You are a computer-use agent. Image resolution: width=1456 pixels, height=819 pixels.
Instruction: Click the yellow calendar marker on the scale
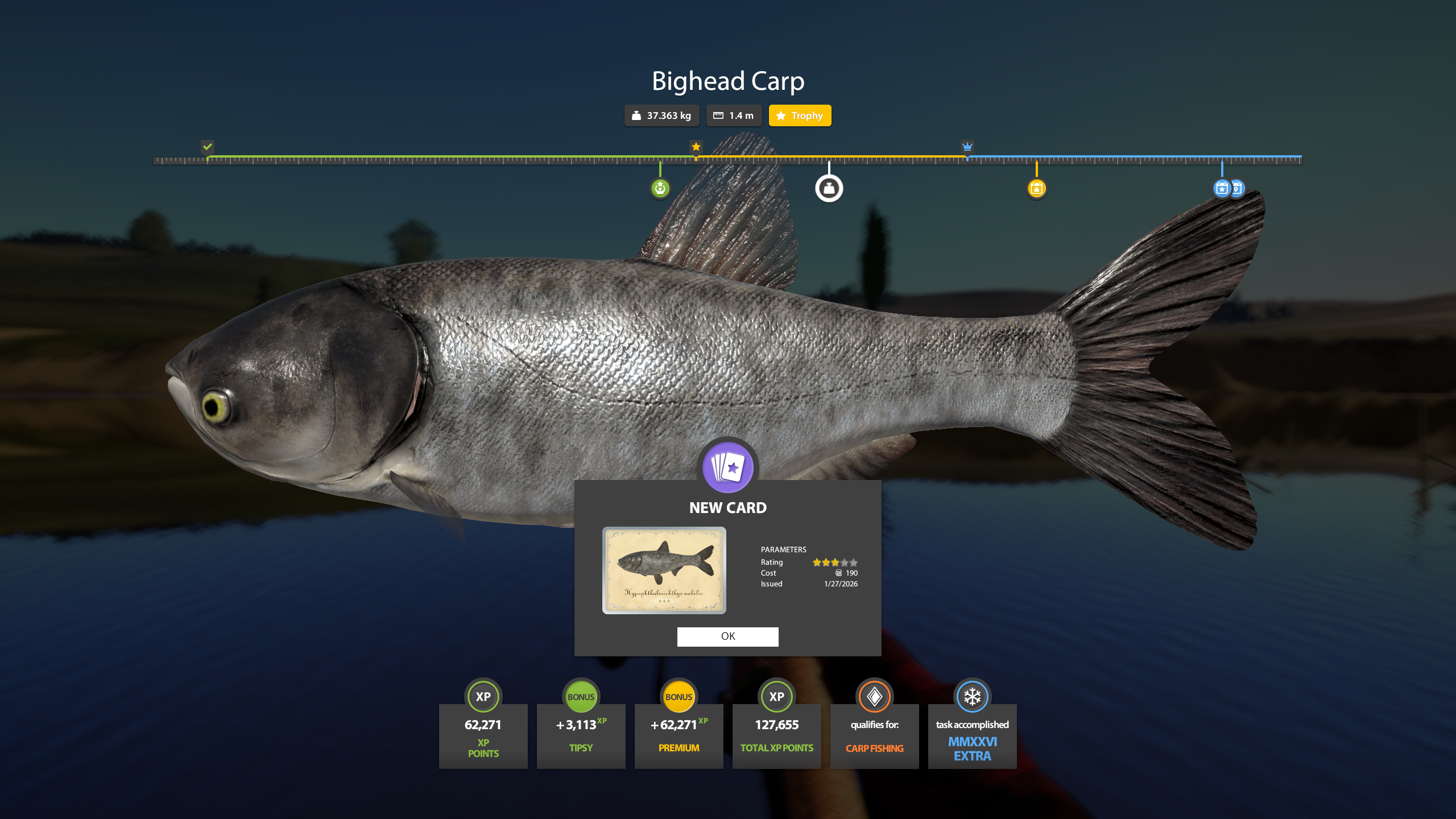pyautogui.click(x=1037, y=188)
